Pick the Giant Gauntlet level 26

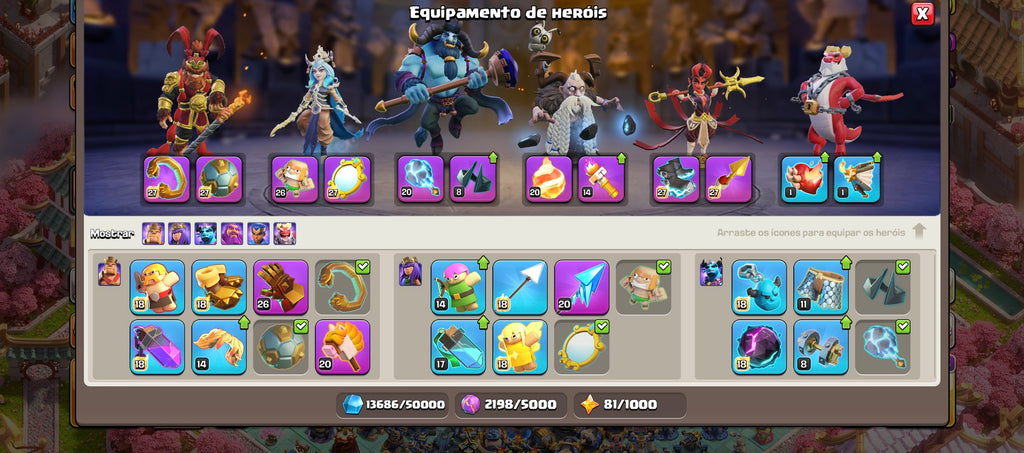(281, 287)
